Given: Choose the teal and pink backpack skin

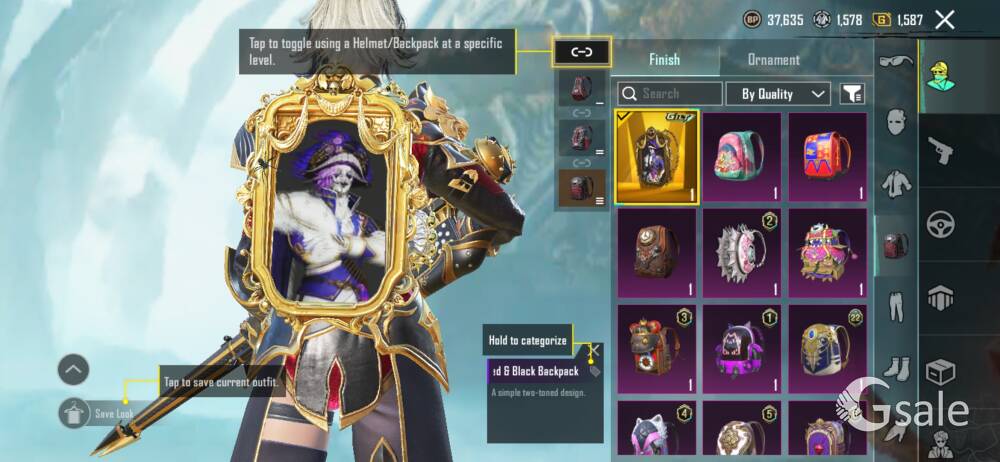Looking at the screenshot, I should tap(741, 156).
